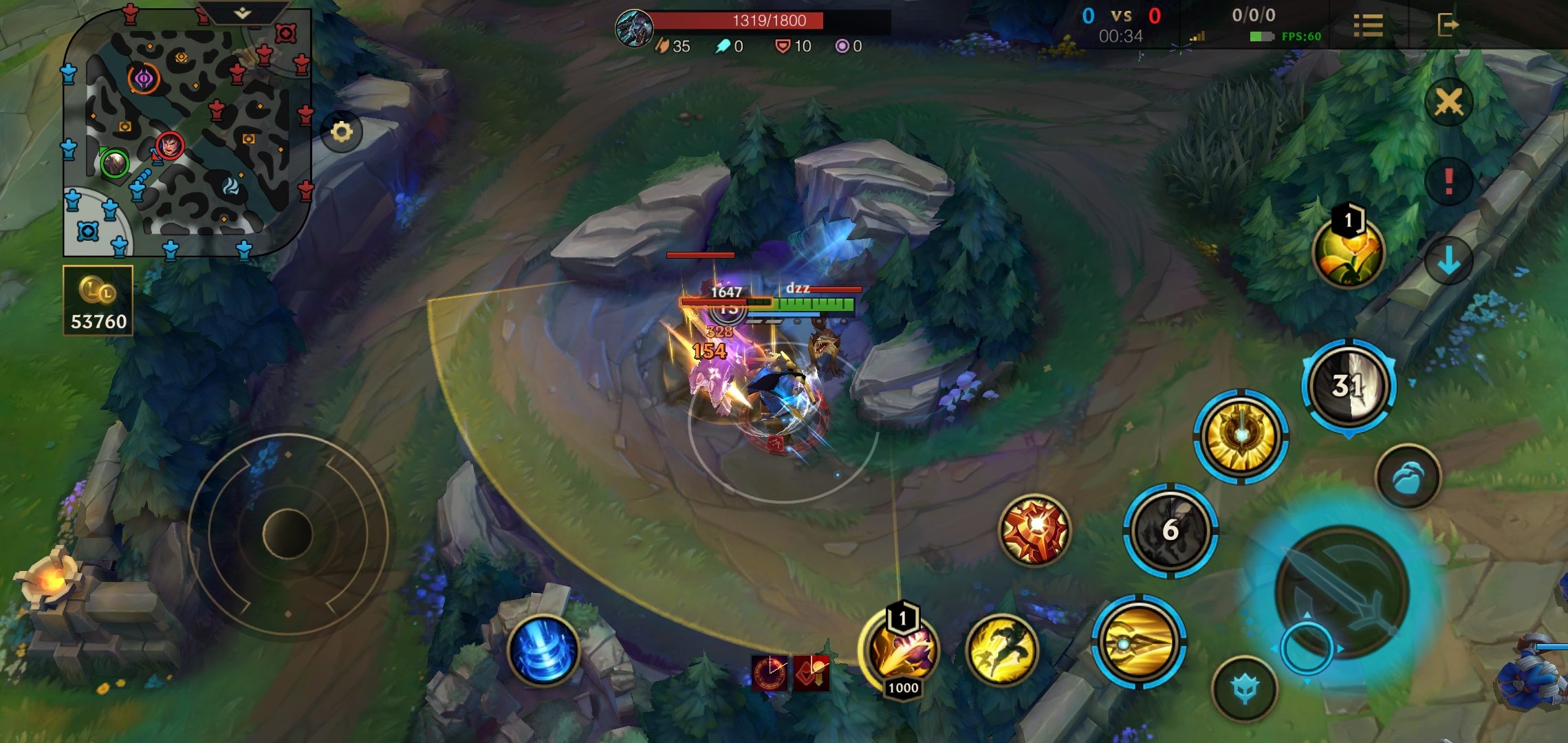Activate the item icon labeled 1000
This screenshot has width=1568, height=743.
[902, 650]
